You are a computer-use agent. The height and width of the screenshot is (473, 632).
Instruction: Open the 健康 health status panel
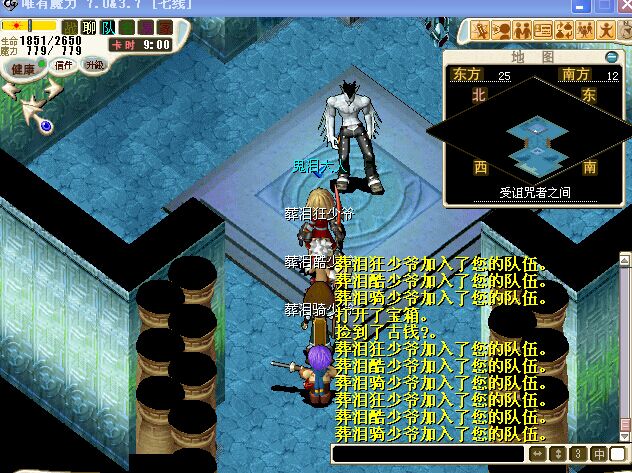pyautogui.click(x=21, y=69)
